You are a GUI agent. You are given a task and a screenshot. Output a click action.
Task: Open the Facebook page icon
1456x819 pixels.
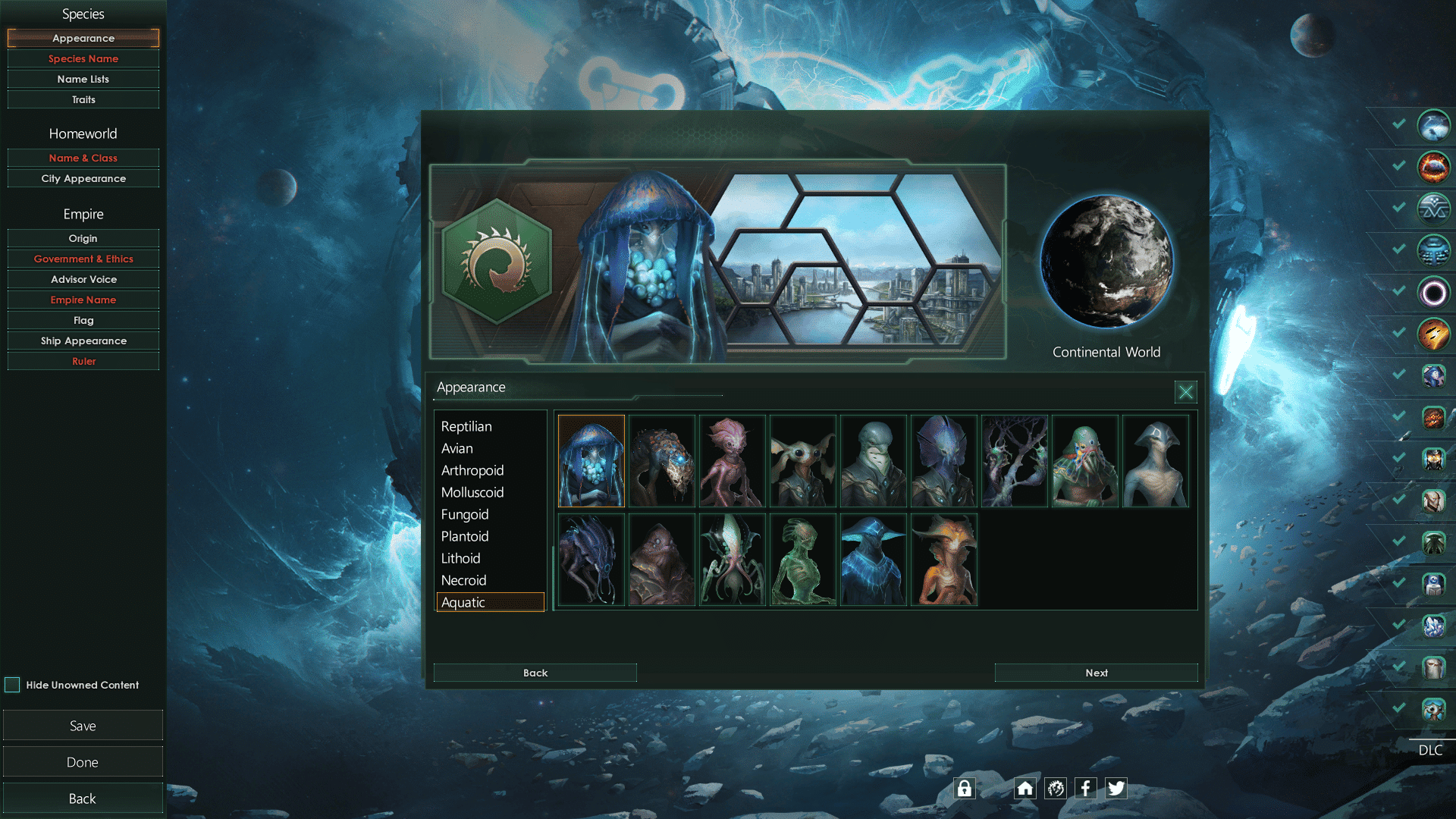pos(1085,788)
